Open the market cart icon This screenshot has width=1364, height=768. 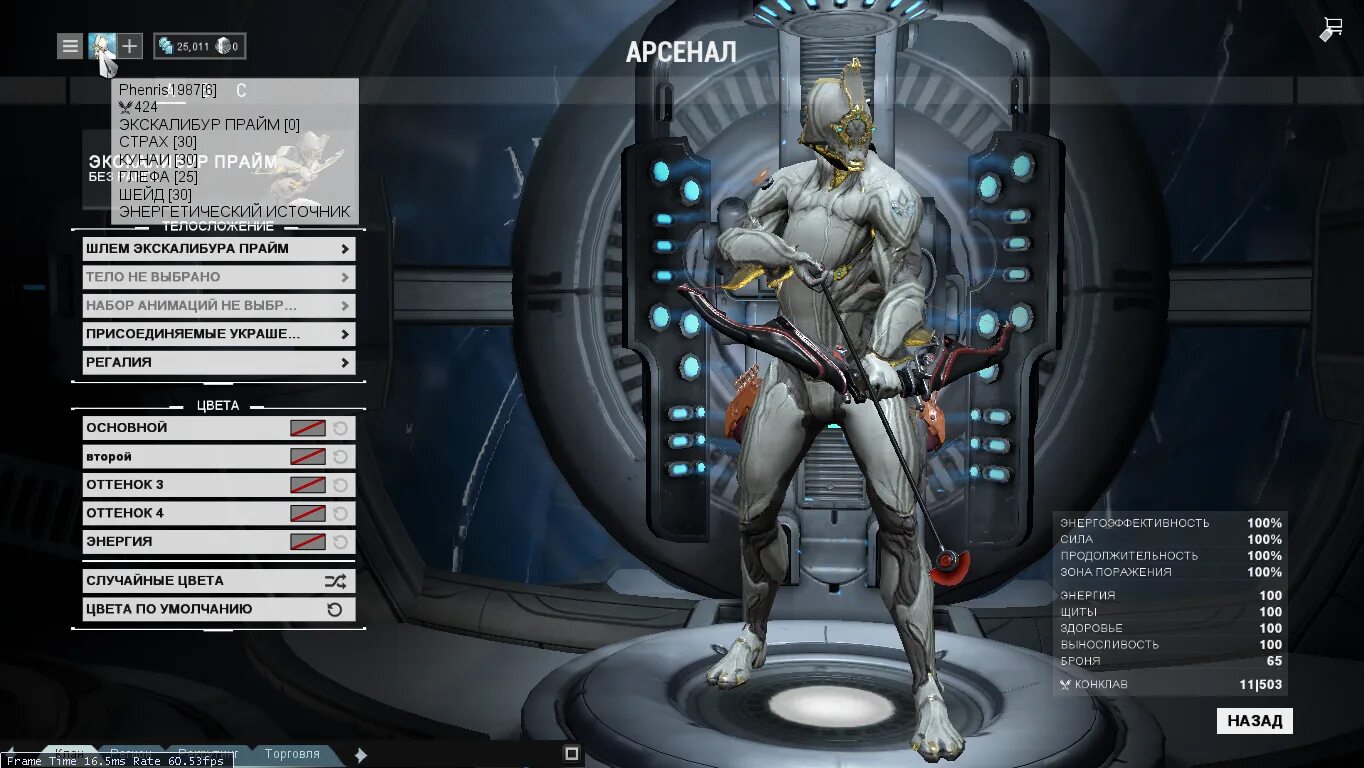click(1331, 29)
